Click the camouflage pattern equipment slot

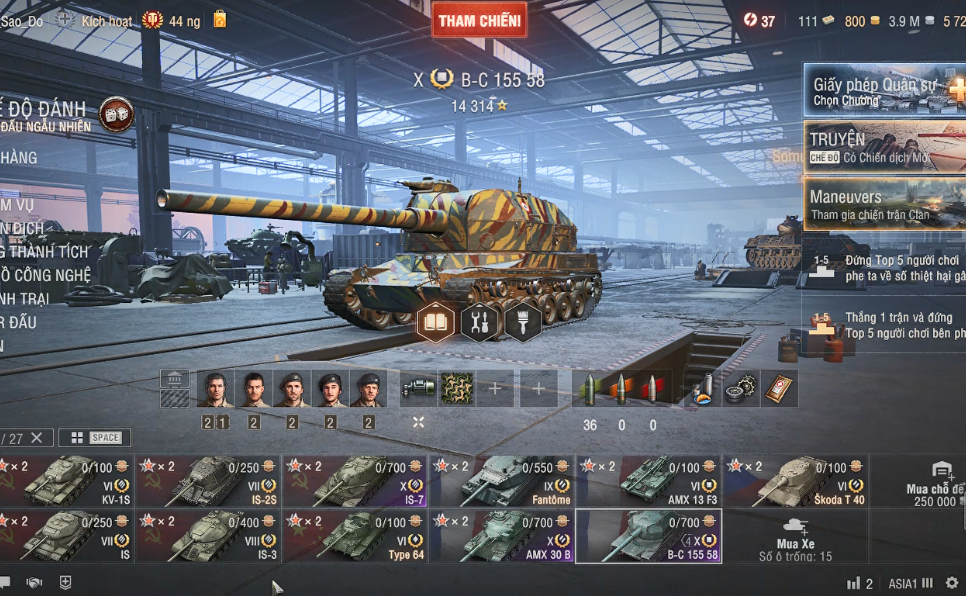coord(458,388)
